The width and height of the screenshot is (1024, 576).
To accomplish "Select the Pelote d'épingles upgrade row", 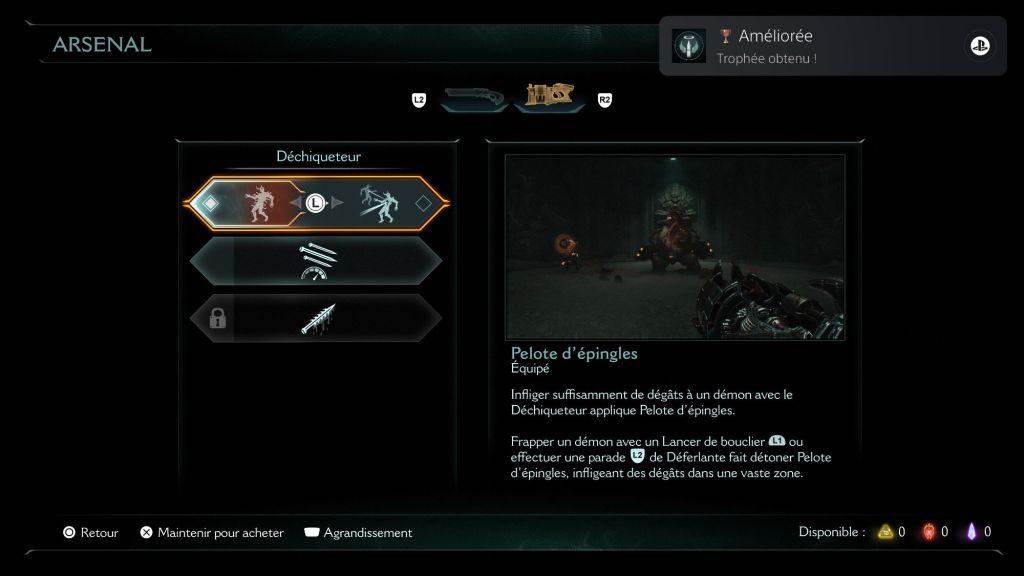I will pyautogui.click(x=316, y=203).
